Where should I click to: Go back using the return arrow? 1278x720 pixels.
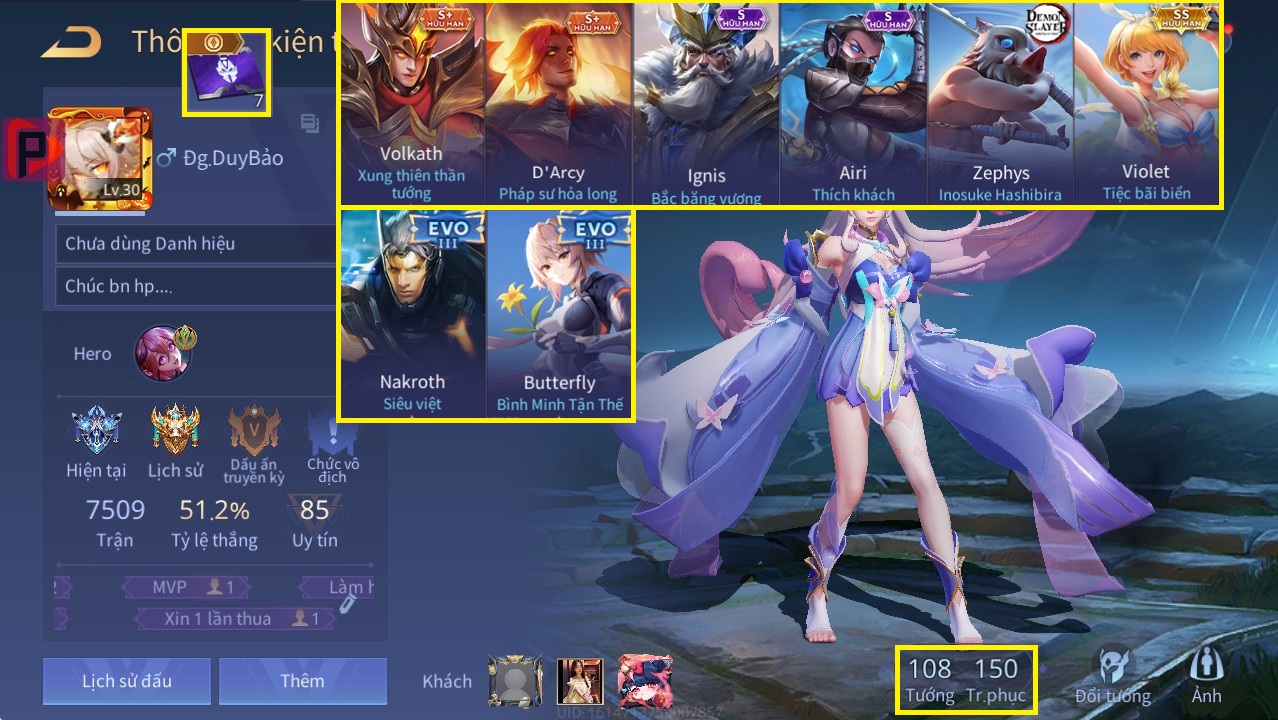[x=72, y=42]
